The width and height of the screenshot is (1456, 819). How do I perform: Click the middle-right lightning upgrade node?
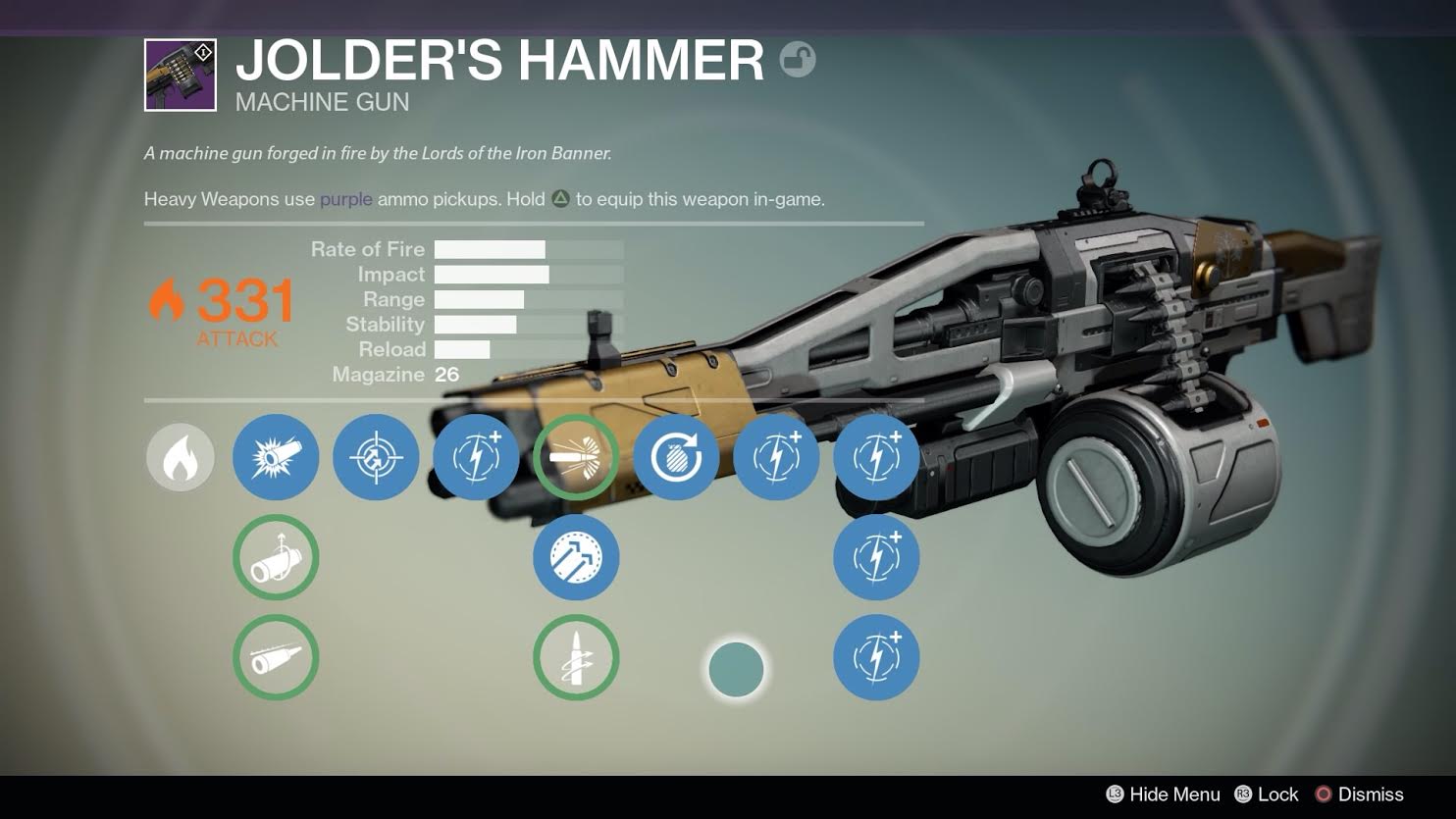[x=876, y=557]
